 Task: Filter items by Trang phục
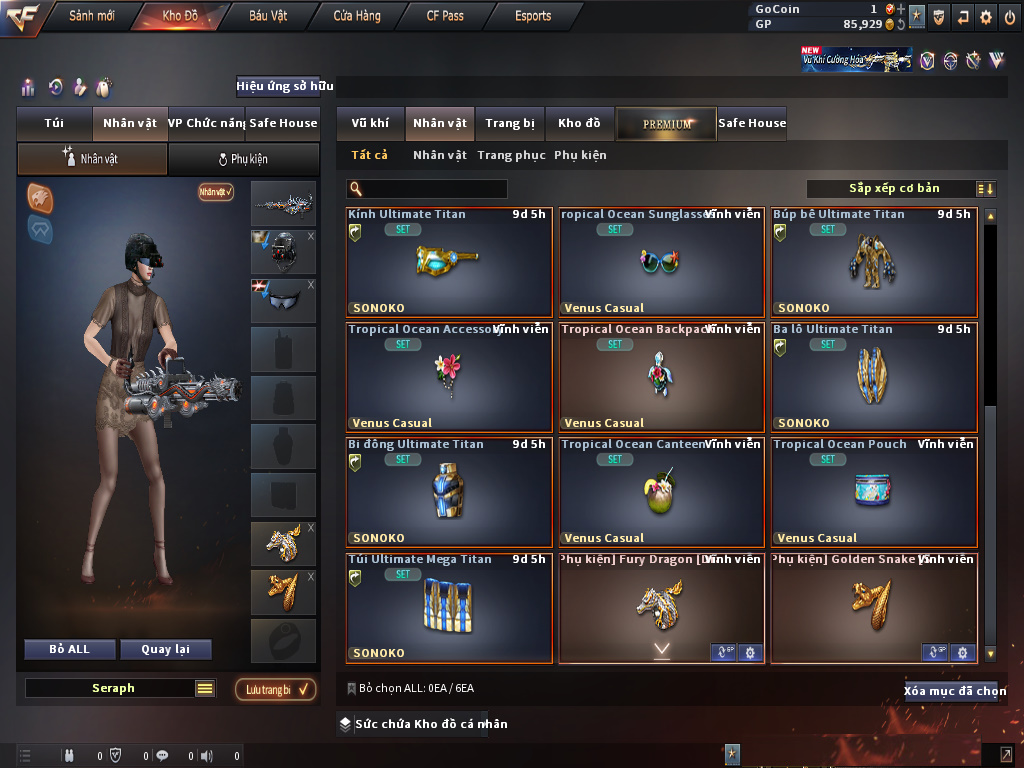(x=511, y=155)
